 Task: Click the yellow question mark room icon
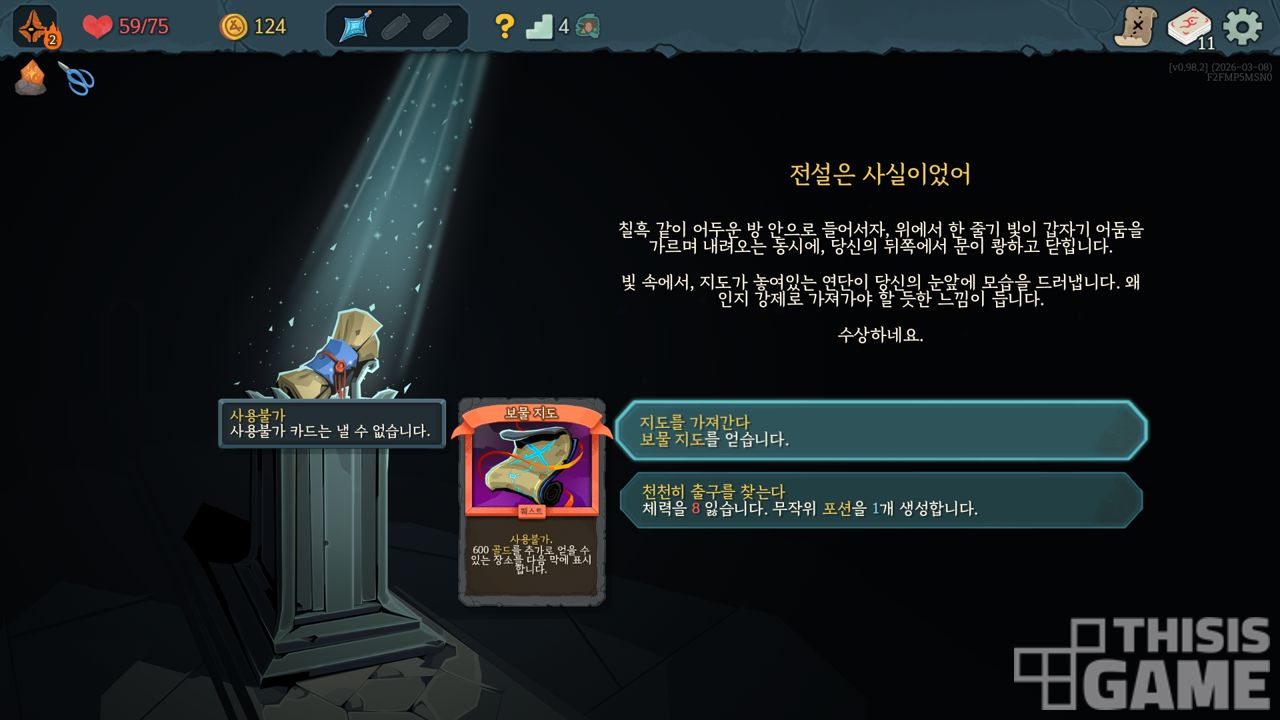(505, 27)
